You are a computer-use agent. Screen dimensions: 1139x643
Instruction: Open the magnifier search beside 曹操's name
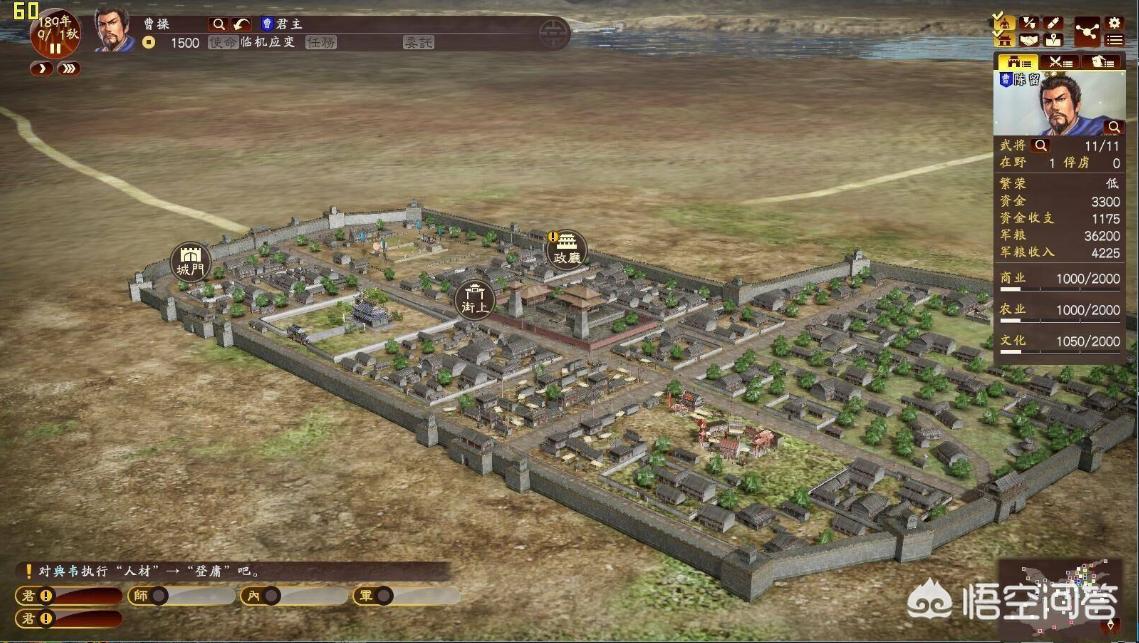coord(219,23)
